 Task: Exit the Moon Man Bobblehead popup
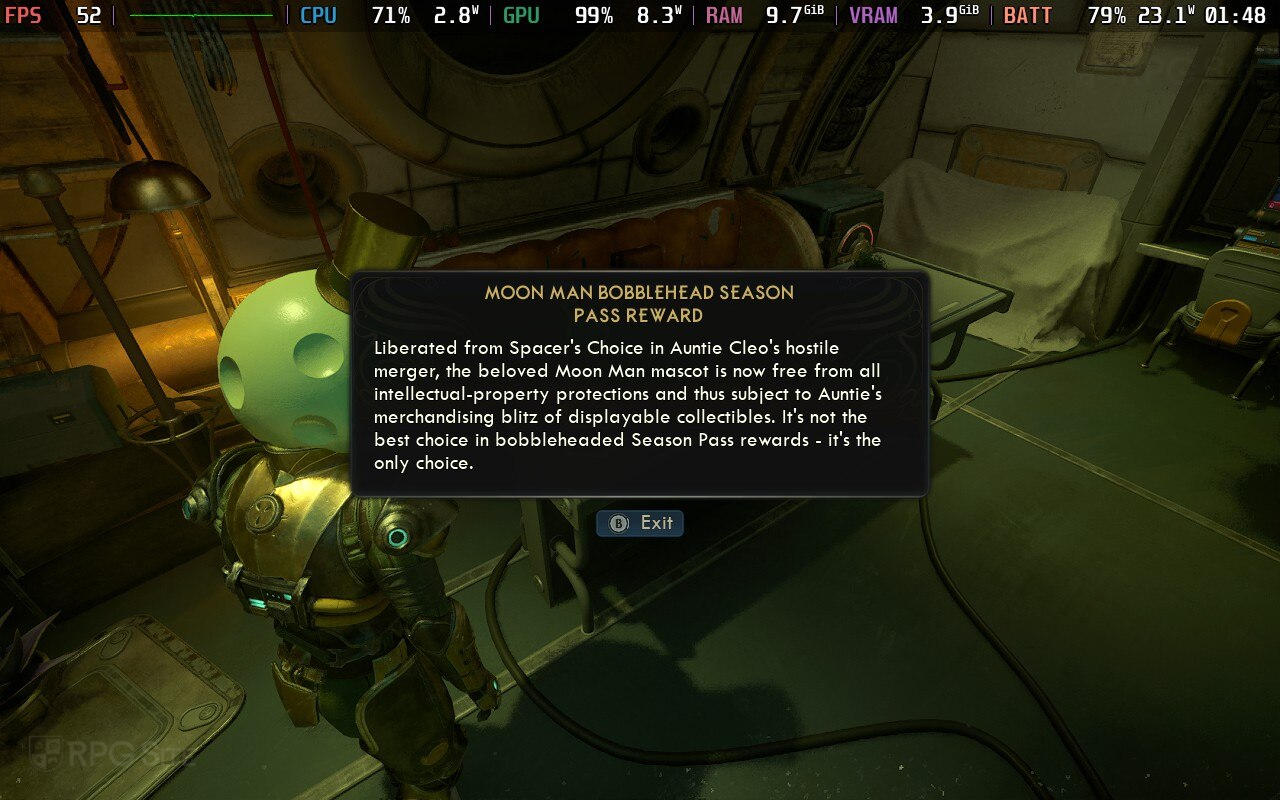(x=640, y=523)
